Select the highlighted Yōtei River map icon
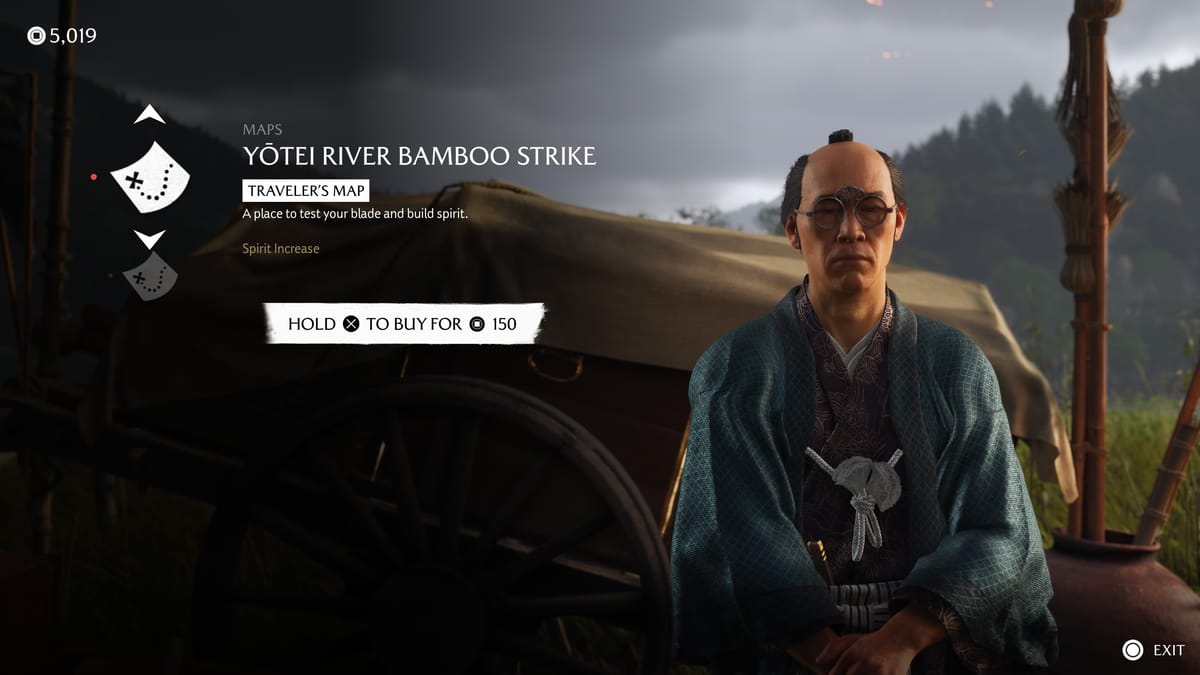Viewport: 1200px width, 675px height. pyautogui.click(x=150, y=177)
